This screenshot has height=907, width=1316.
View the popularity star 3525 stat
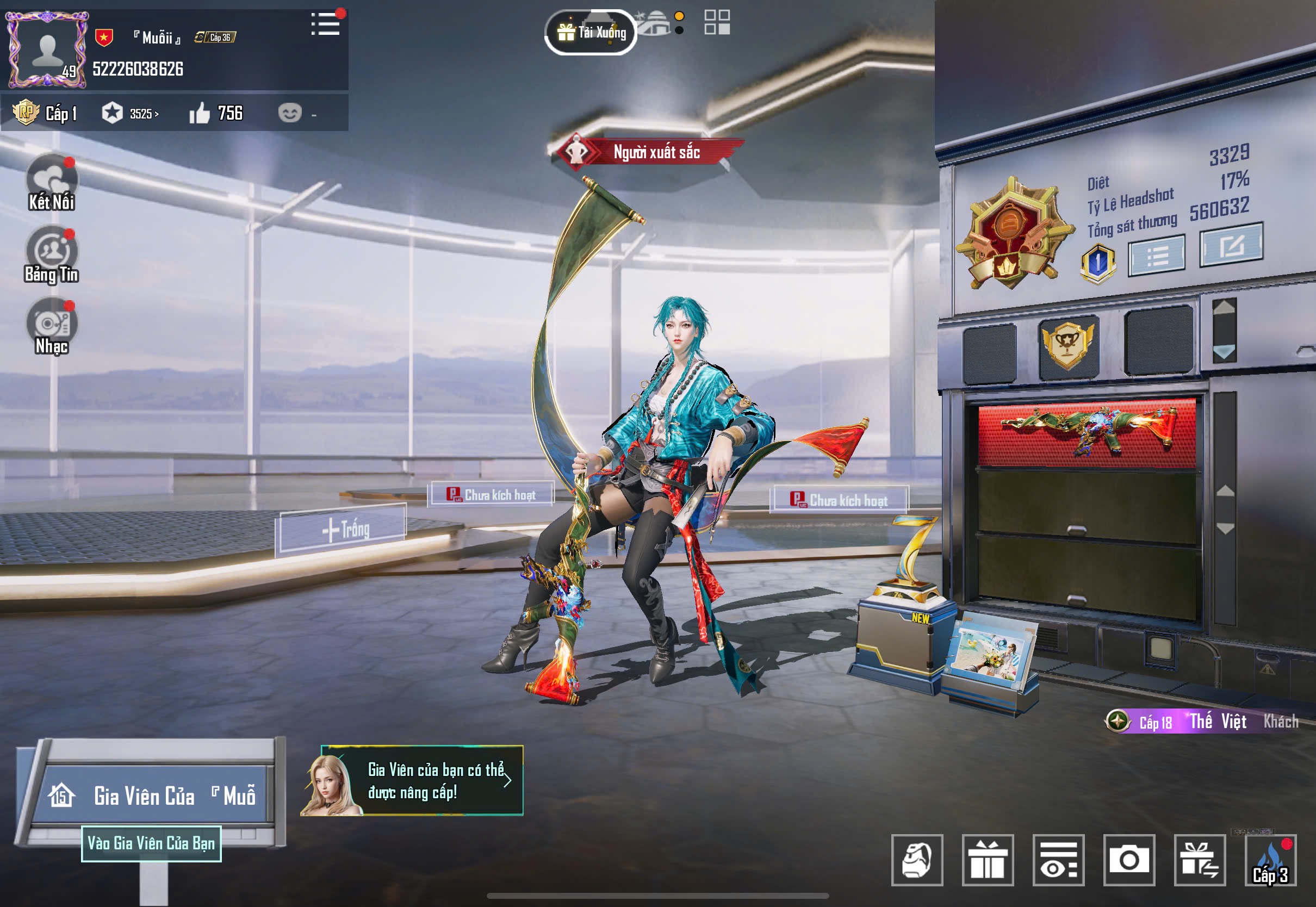(131, 114)
